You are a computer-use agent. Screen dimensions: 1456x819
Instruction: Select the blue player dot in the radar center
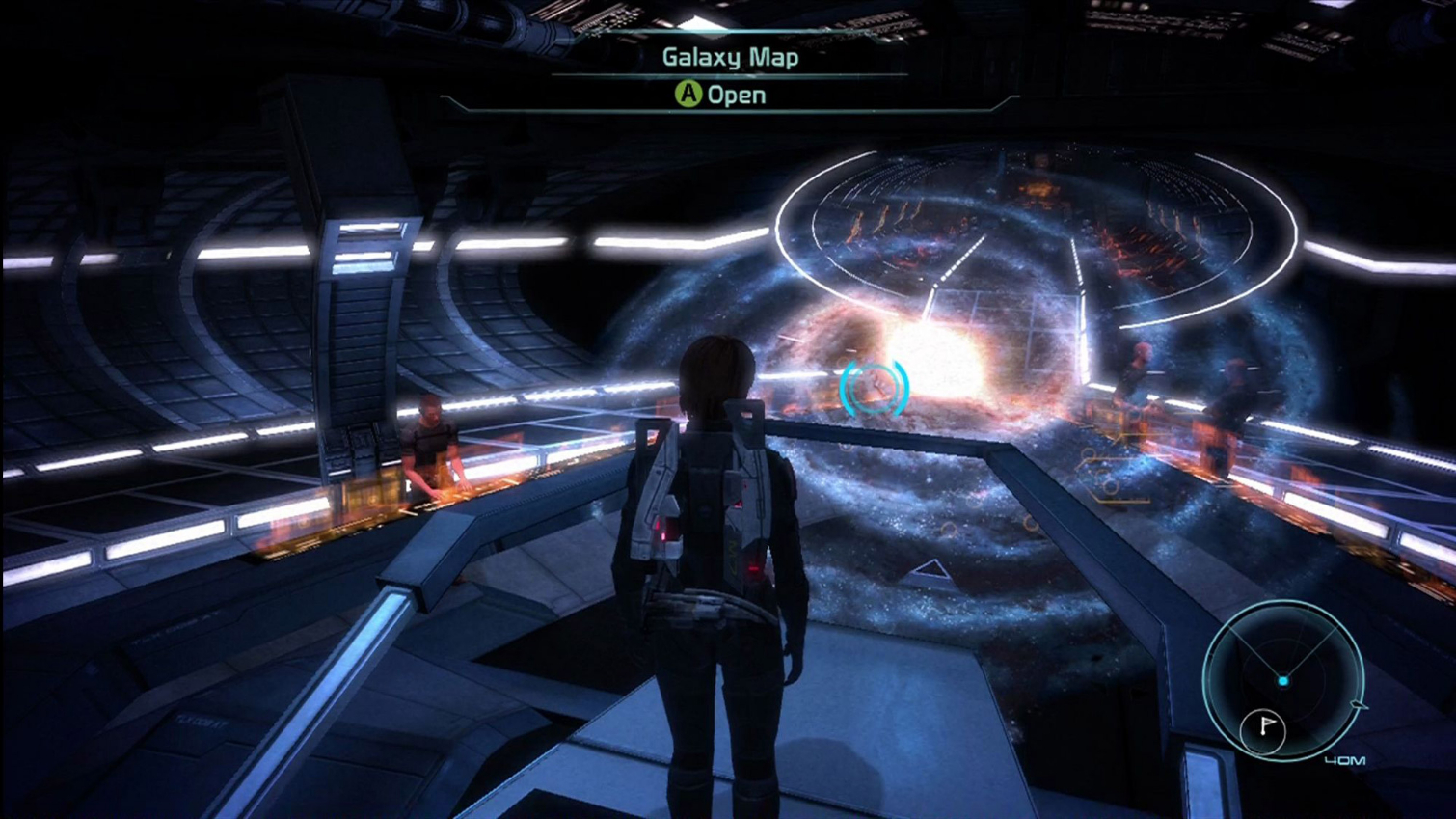coord(1285,680)
